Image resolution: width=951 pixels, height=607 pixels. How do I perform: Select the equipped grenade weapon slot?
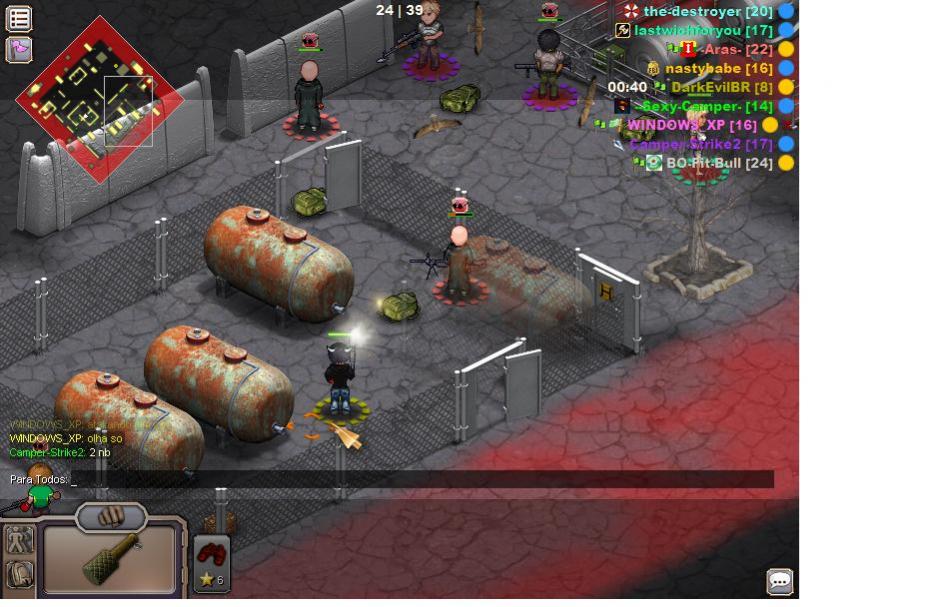pos(110,560)
